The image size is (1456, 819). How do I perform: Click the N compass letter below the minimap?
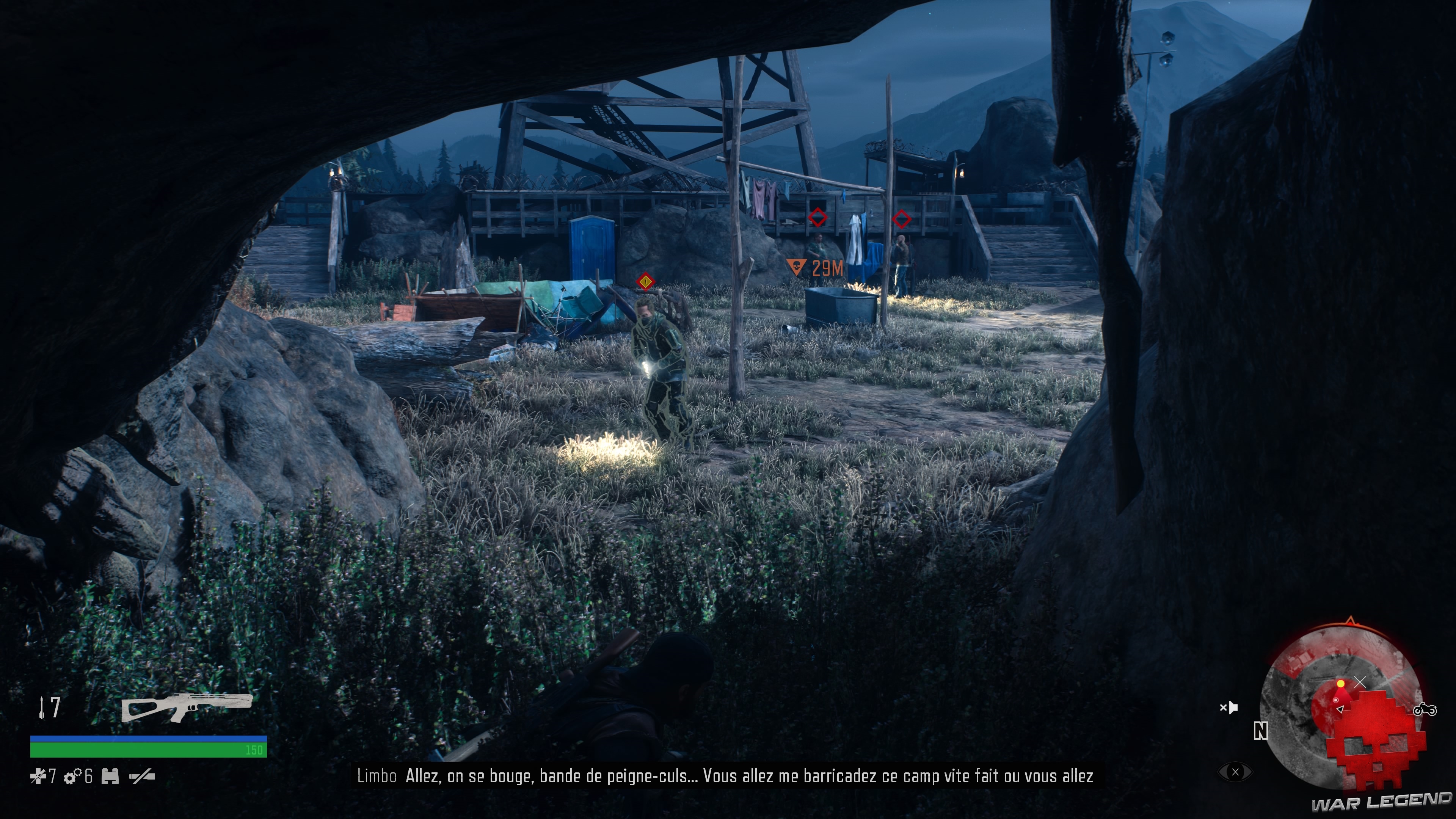click(1261, 731)
